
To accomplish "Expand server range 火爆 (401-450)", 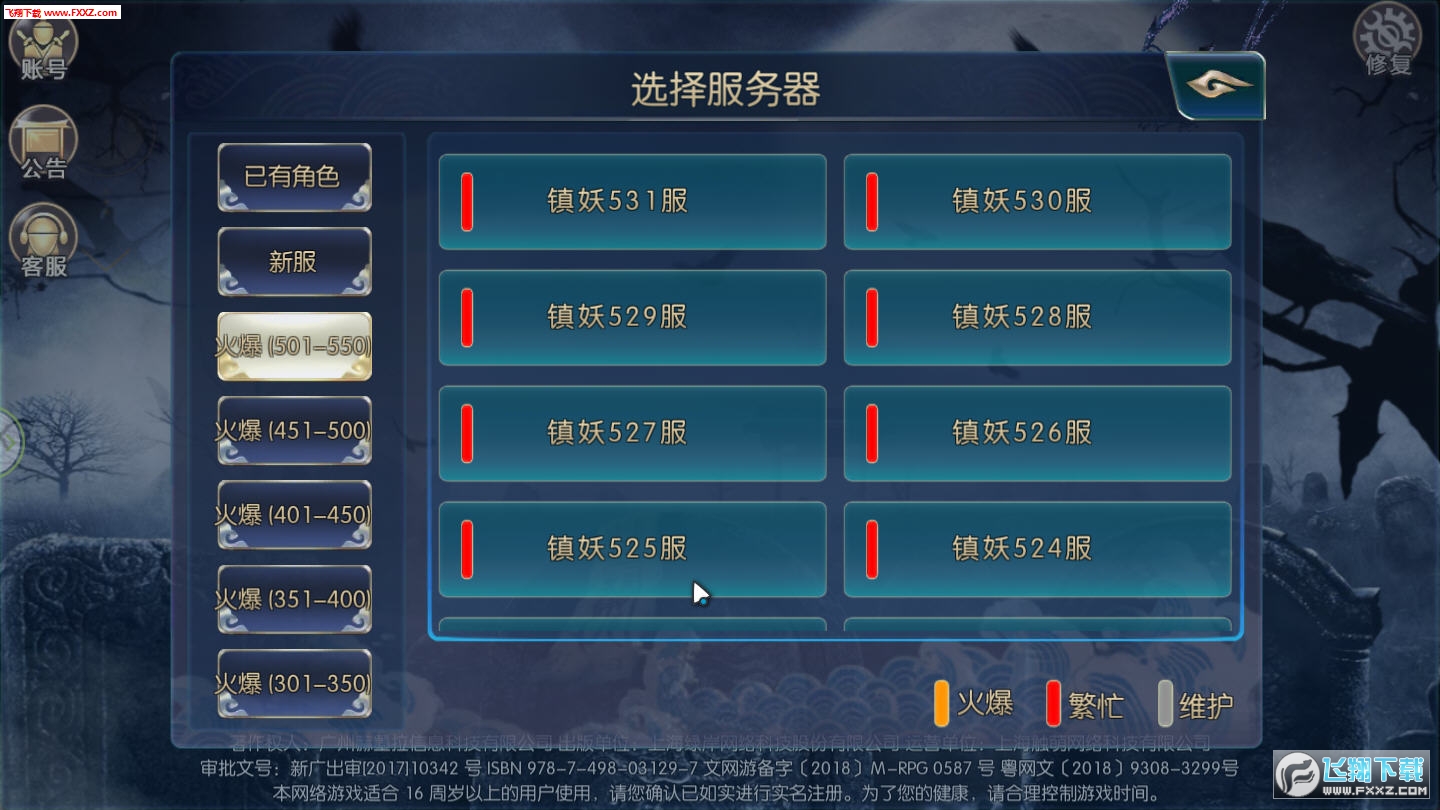I will pos(294,513).
